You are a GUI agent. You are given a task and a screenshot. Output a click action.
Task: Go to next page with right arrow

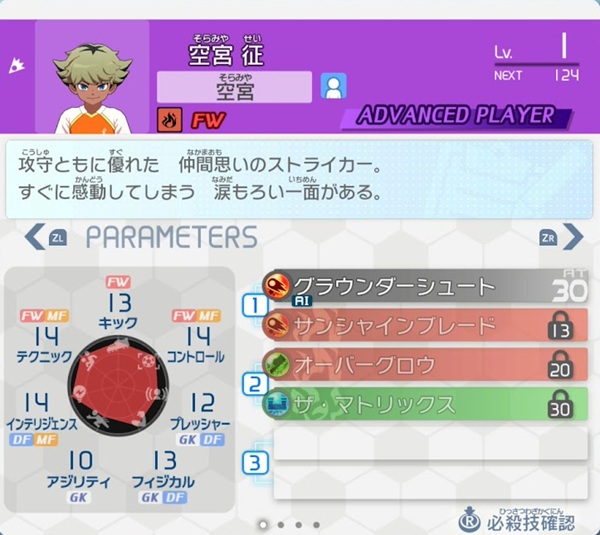click(x=571, y=237)
